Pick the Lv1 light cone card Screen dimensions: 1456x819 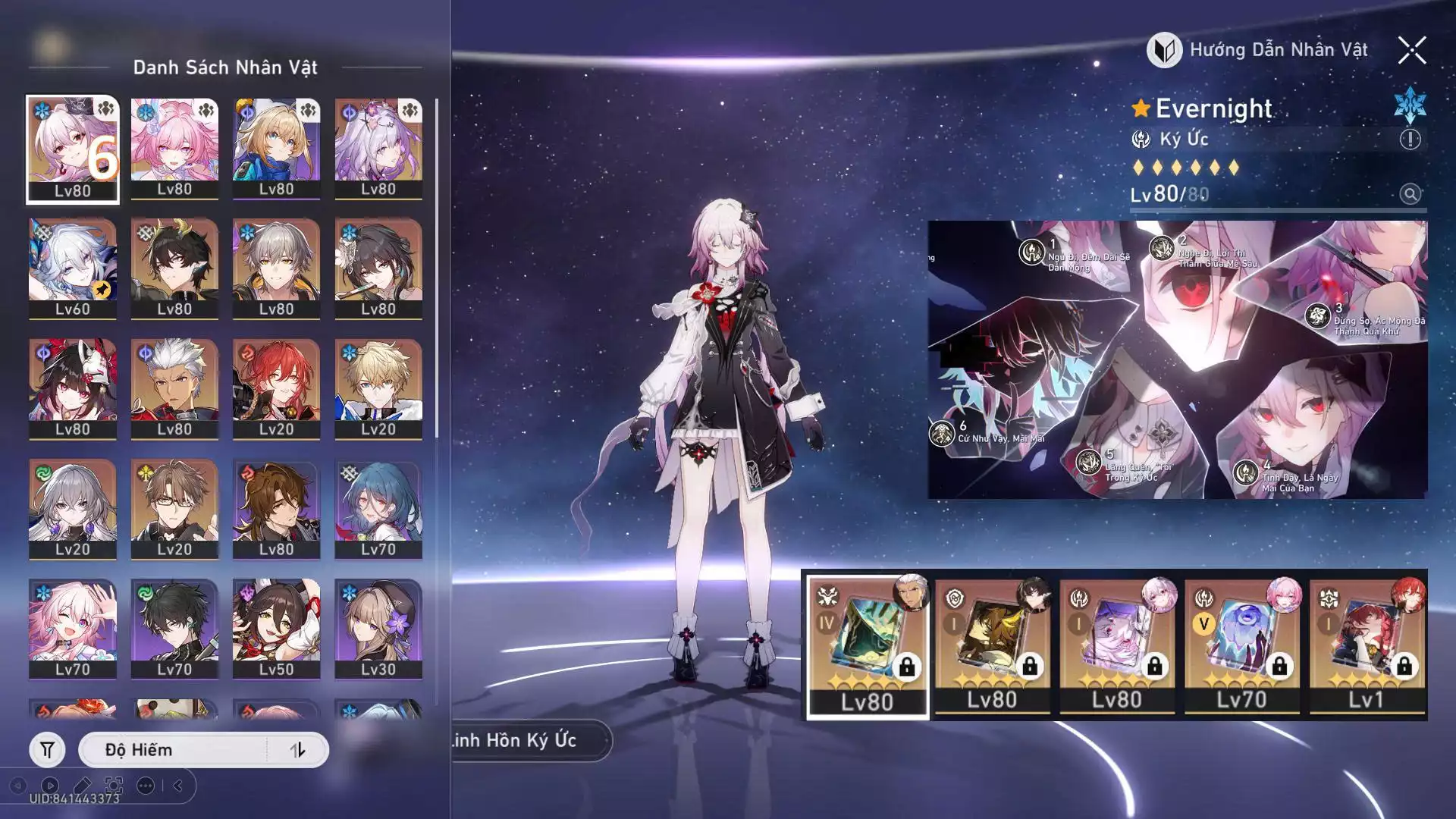point(1366,645)
